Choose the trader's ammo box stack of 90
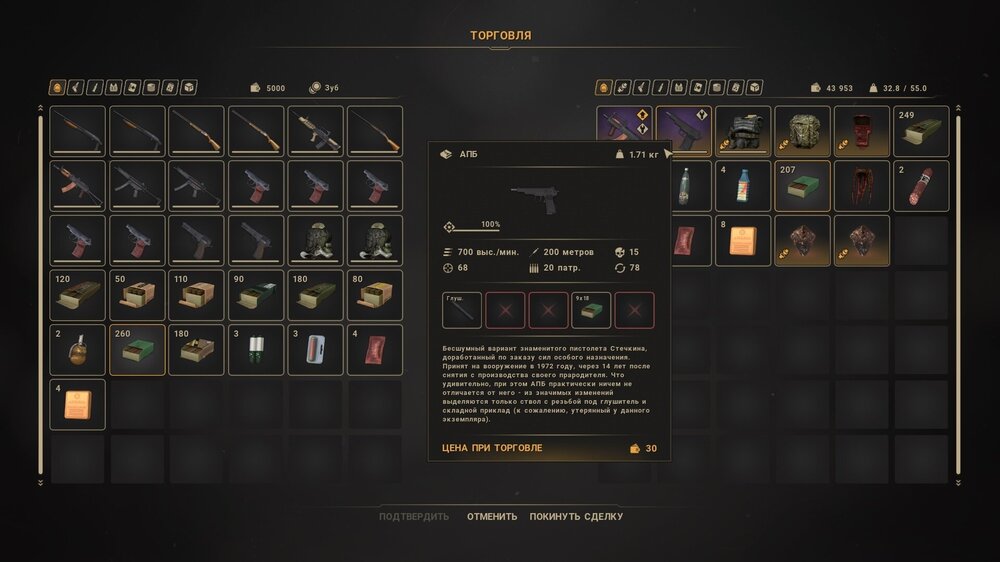 [256, 295]
